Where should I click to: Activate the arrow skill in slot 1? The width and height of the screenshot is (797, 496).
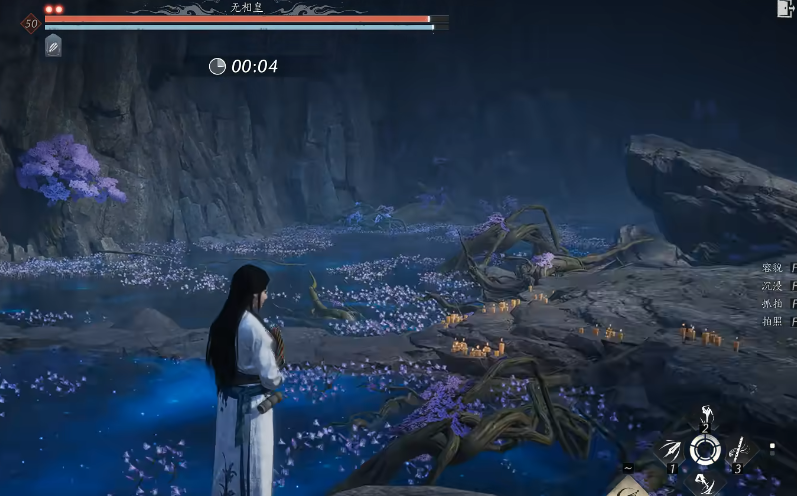(668, 451)
